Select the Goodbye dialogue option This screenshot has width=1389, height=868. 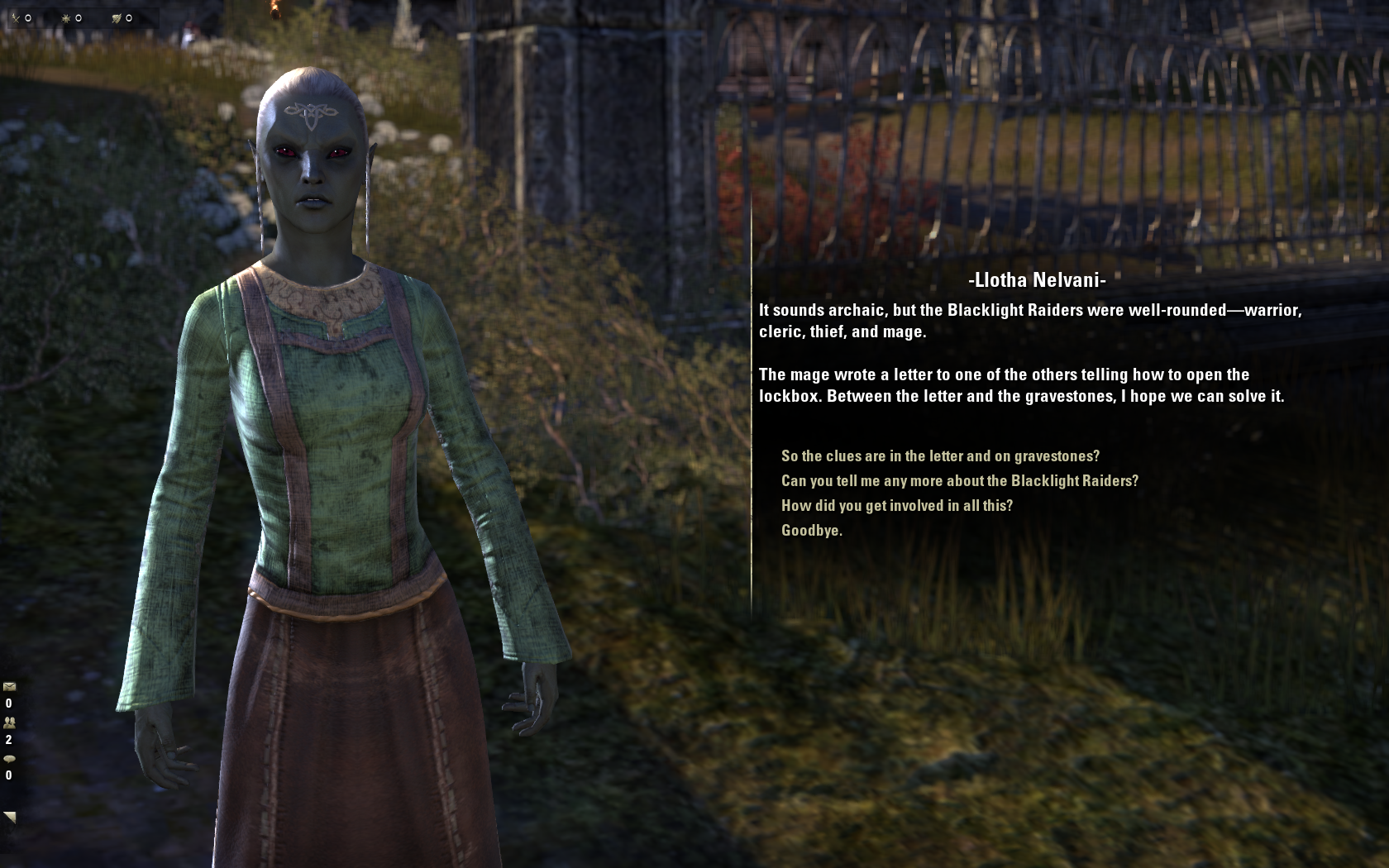pyautogui.click(x=811, y=531)
